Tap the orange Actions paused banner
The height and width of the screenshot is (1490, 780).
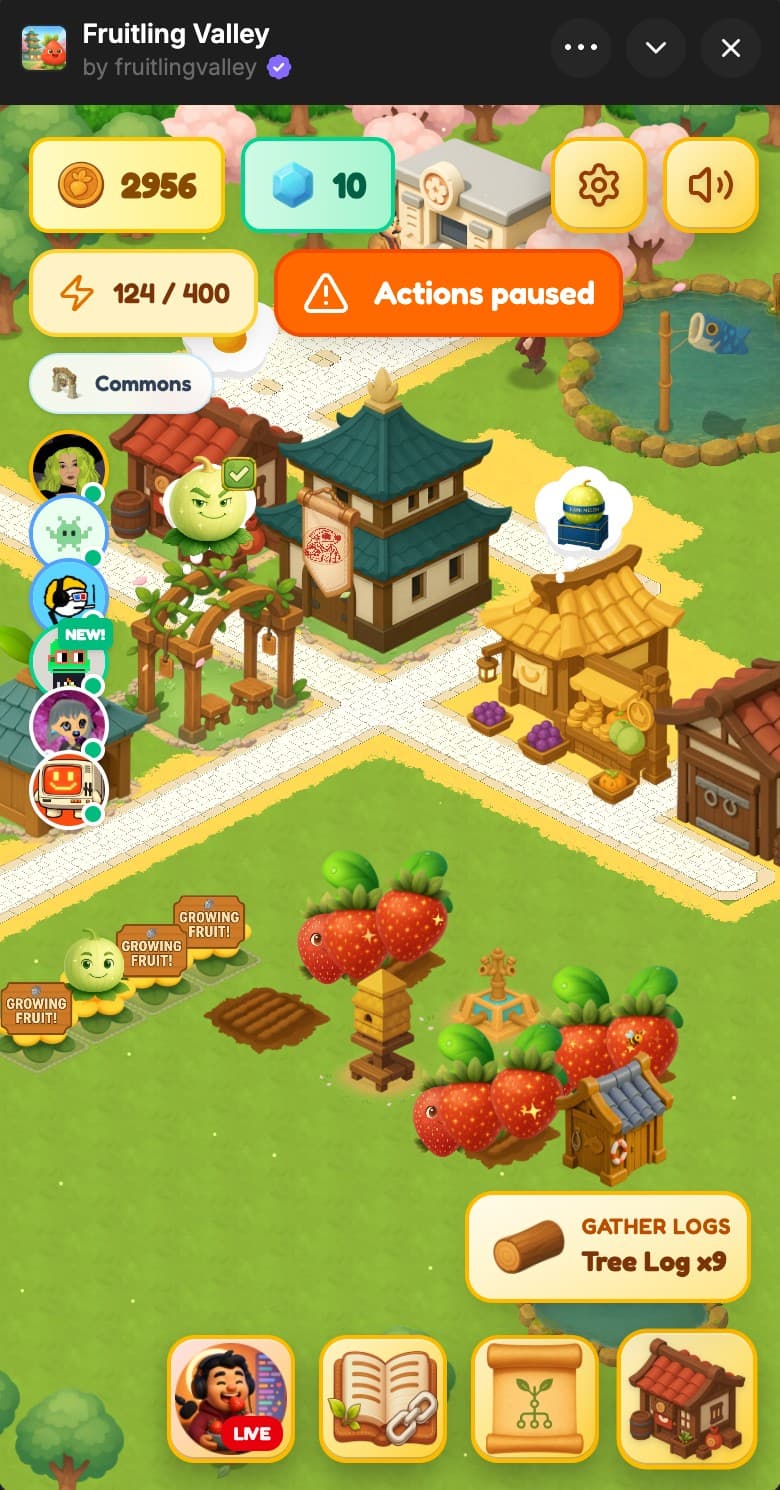click(448, 293)
